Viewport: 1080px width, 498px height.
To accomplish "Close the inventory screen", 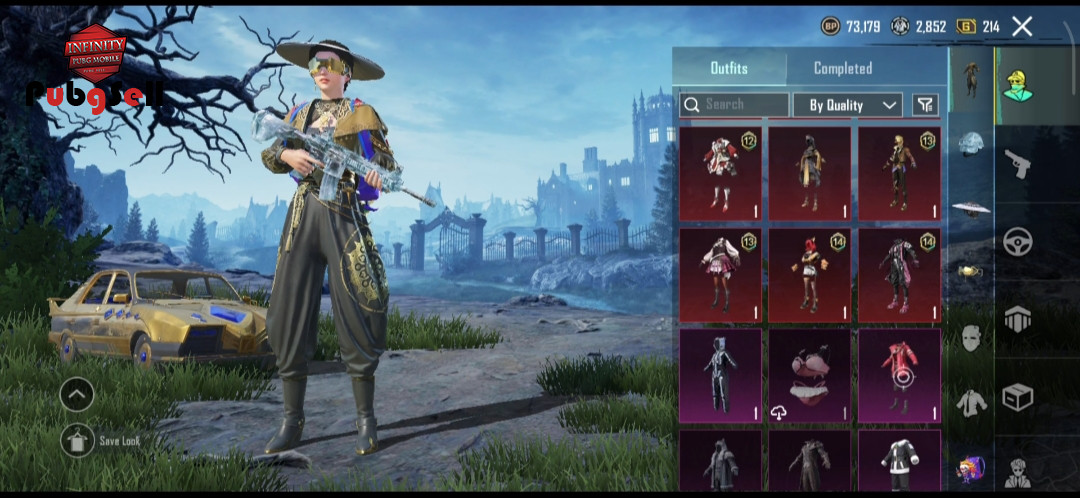I will [x=1021, y=27].
